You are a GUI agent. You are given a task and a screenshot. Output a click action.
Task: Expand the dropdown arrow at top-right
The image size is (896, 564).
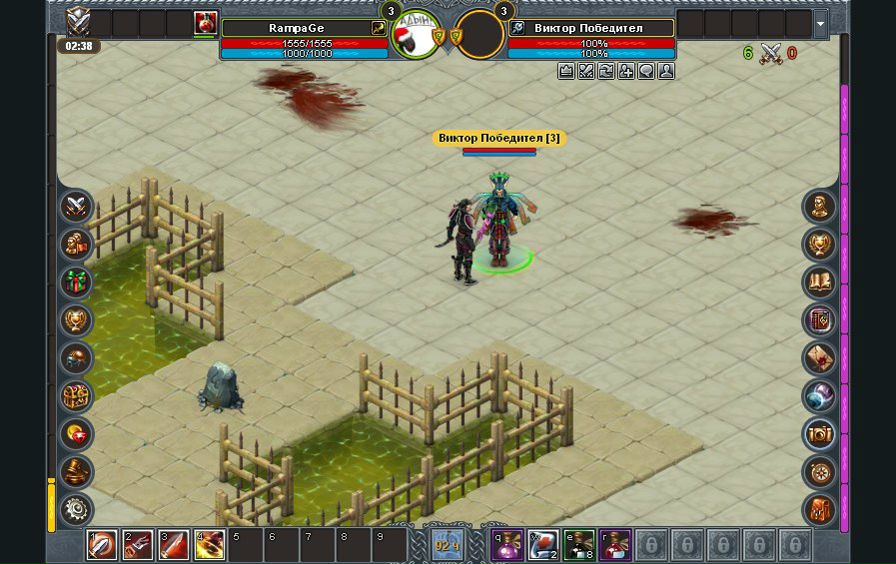821,23
